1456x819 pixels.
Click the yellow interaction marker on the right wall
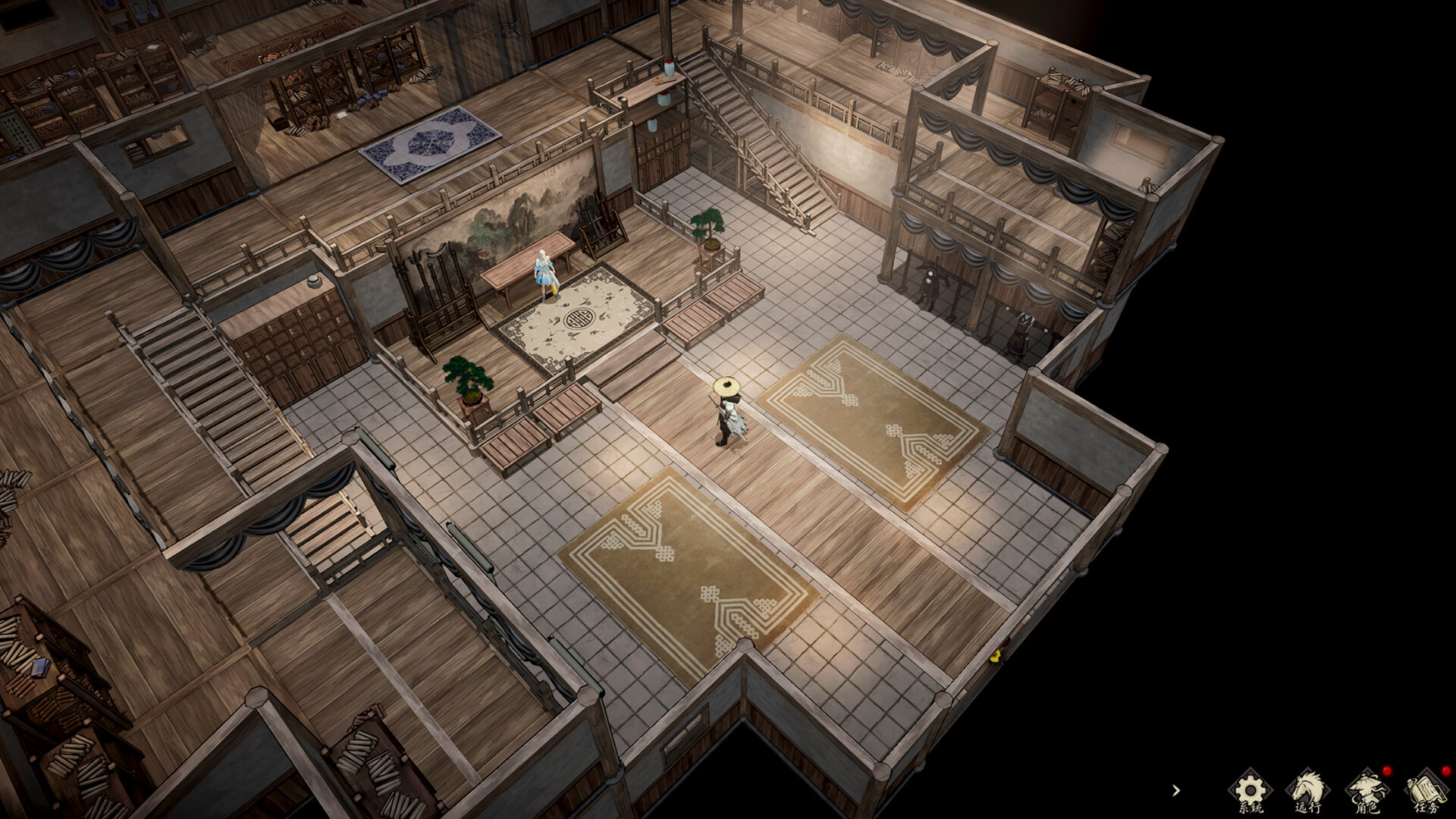[996, 657]
